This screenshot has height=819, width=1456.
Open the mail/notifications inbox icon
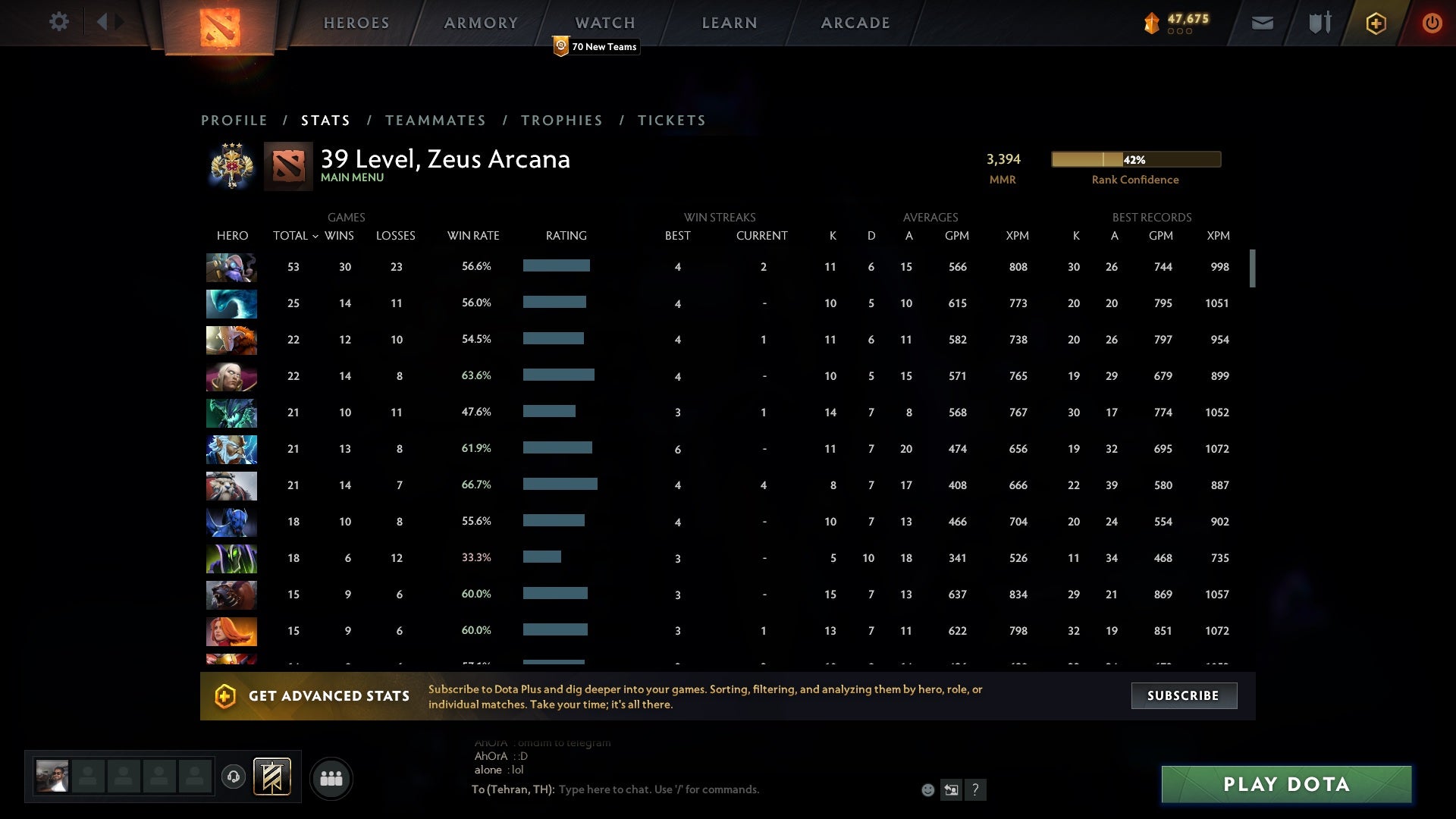point(1262,23)
